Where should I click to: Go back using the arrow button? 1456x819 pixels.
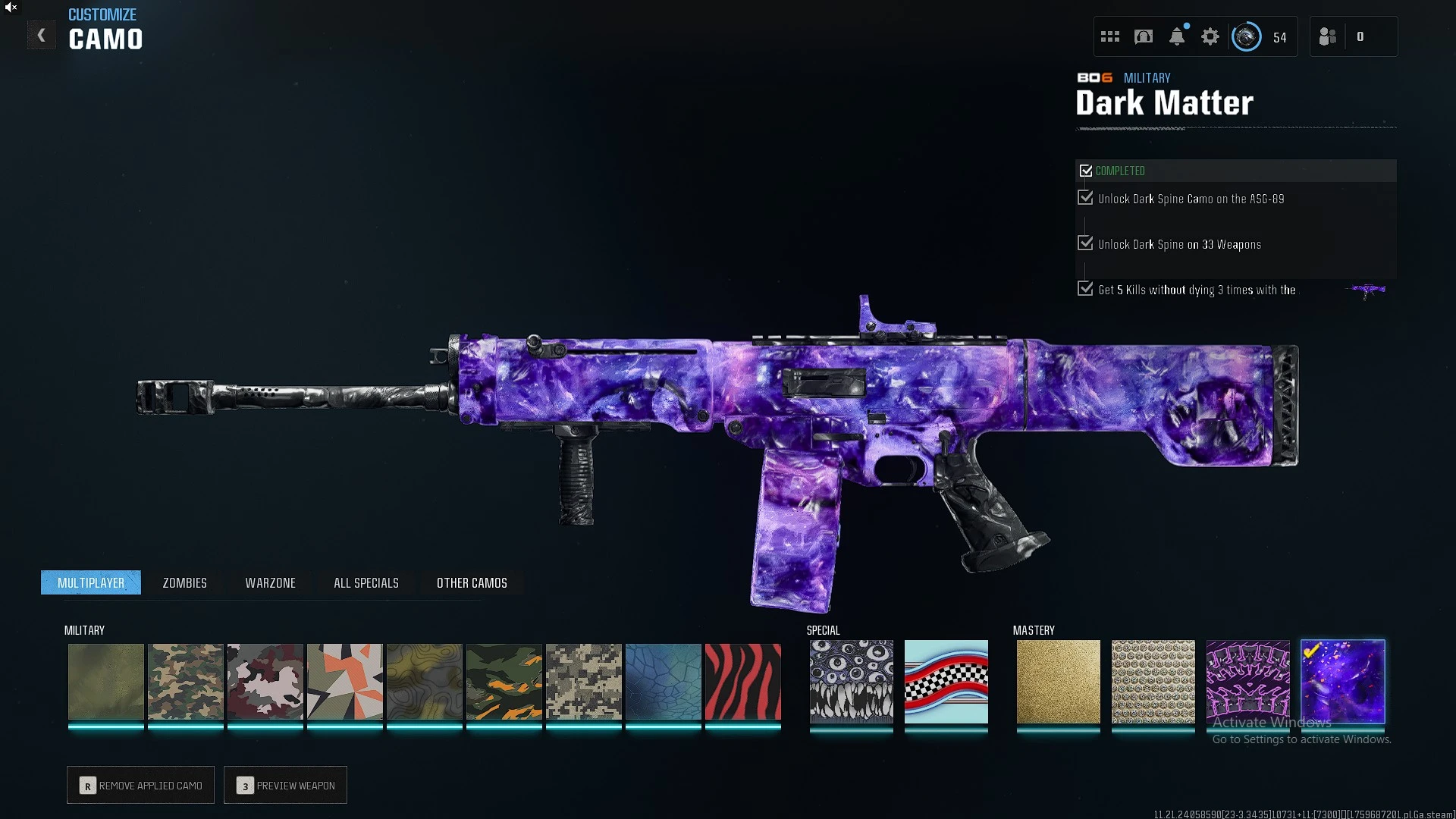pyautogui.click(x=41, y=36)
